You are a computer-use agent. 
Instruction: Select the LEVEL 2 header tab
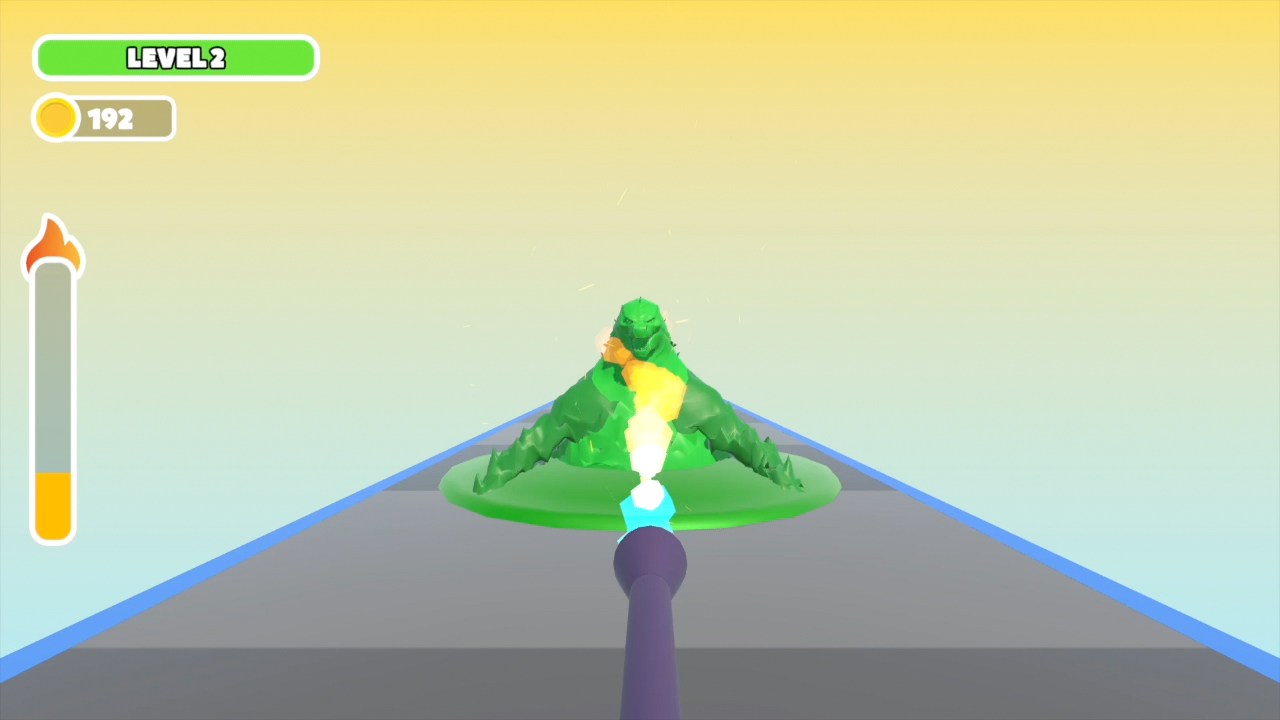click(175, 57)
